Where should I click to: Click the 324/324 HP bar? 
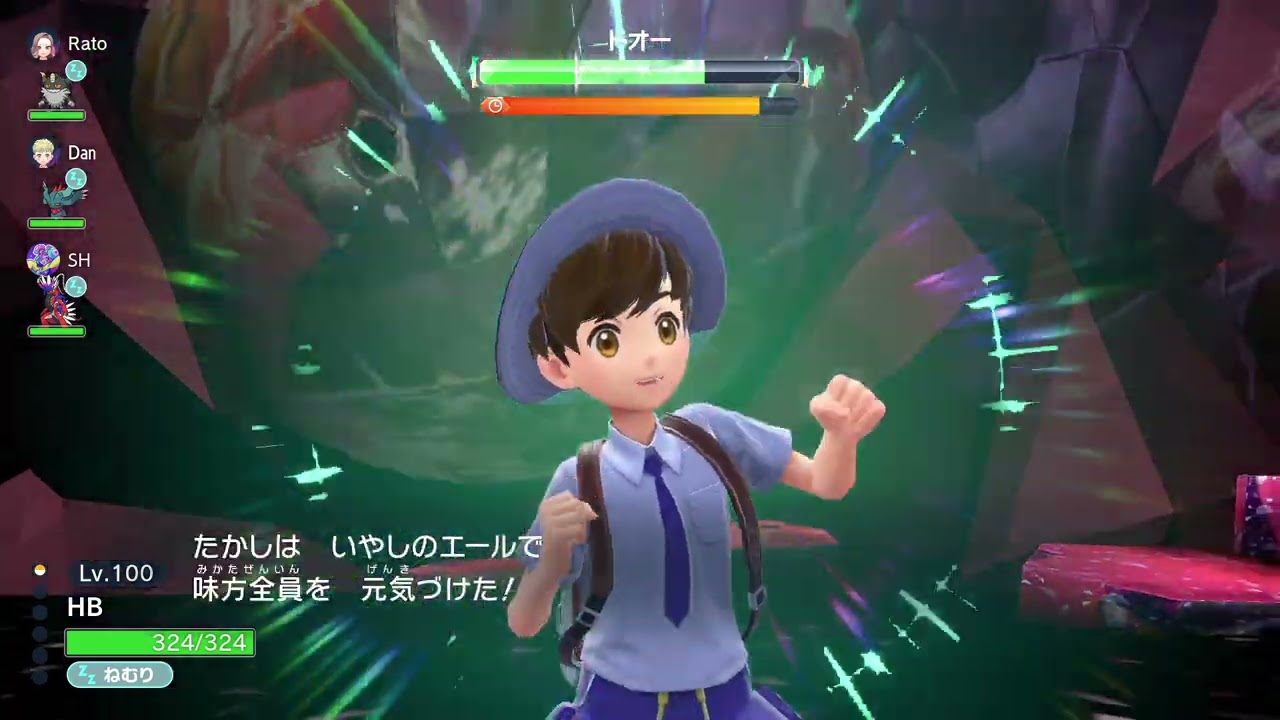coord(160,643)
